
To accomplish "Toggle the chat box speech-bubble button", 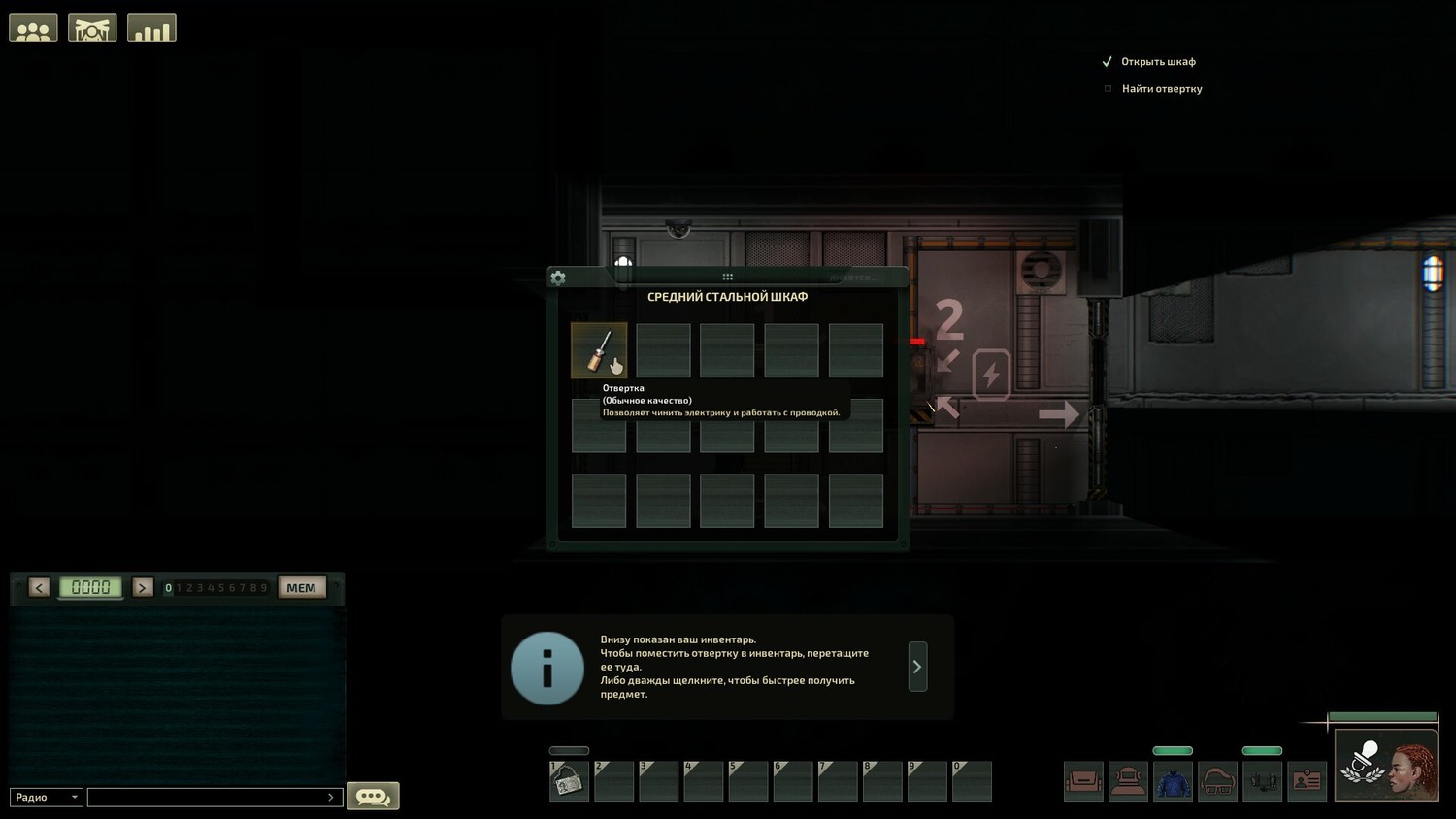I will (373, 797).
